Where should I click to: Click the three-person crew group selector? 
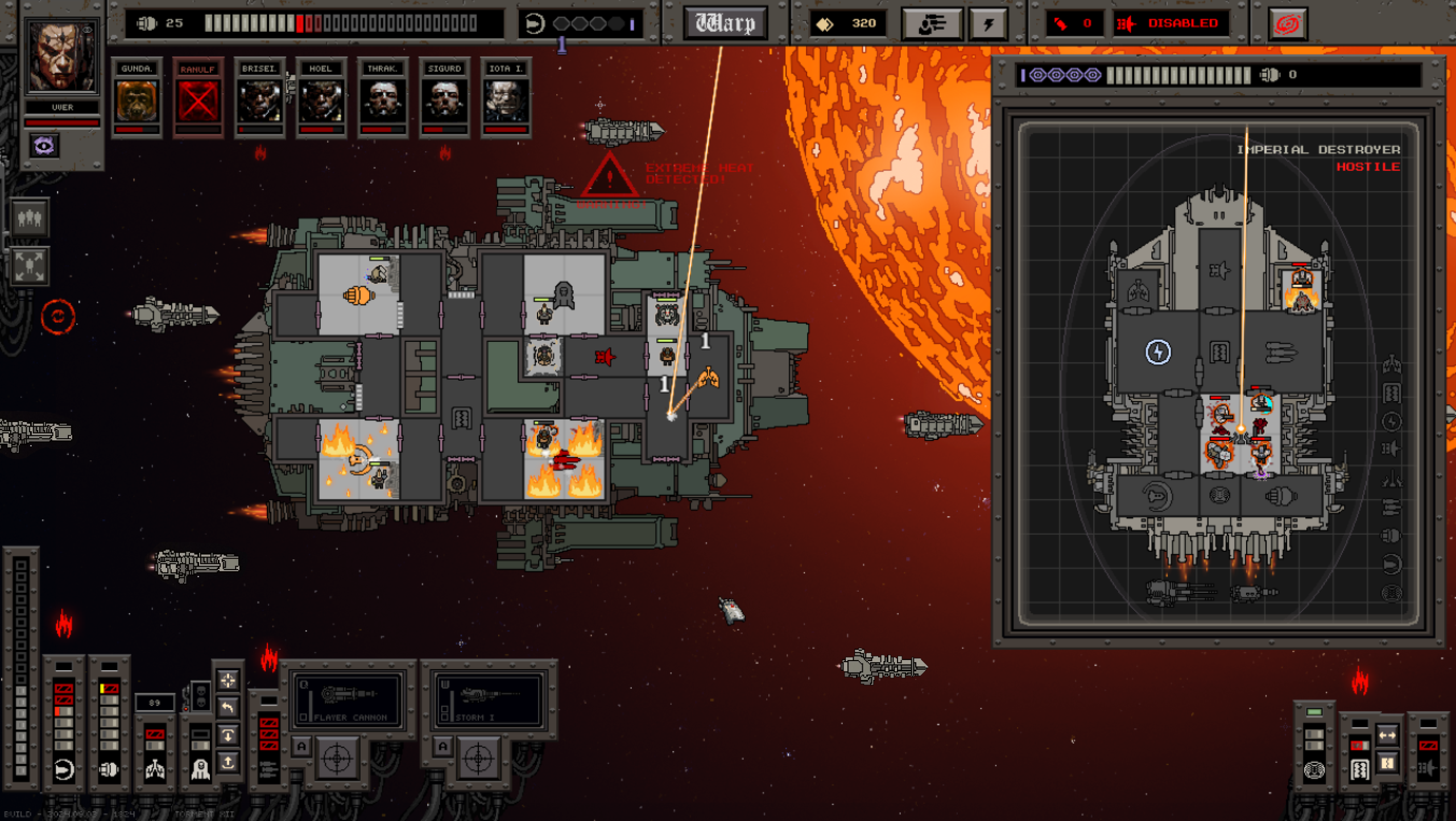30,218
